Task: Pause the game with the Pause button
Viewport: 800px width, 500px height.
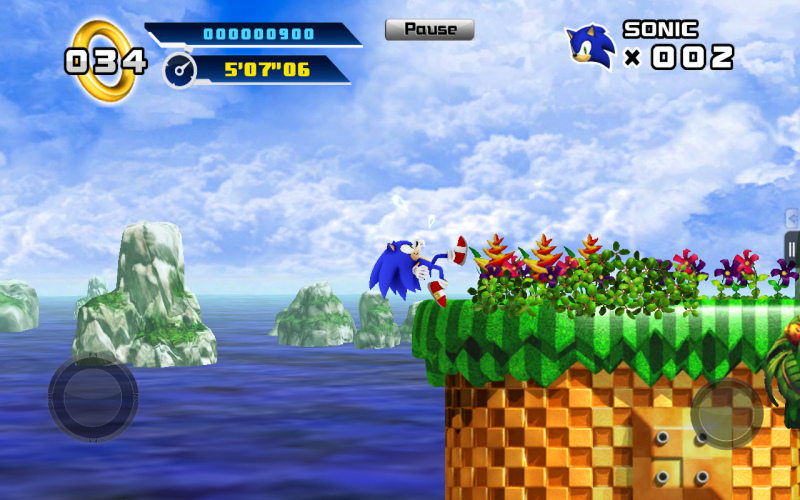Action: [429, 30]
